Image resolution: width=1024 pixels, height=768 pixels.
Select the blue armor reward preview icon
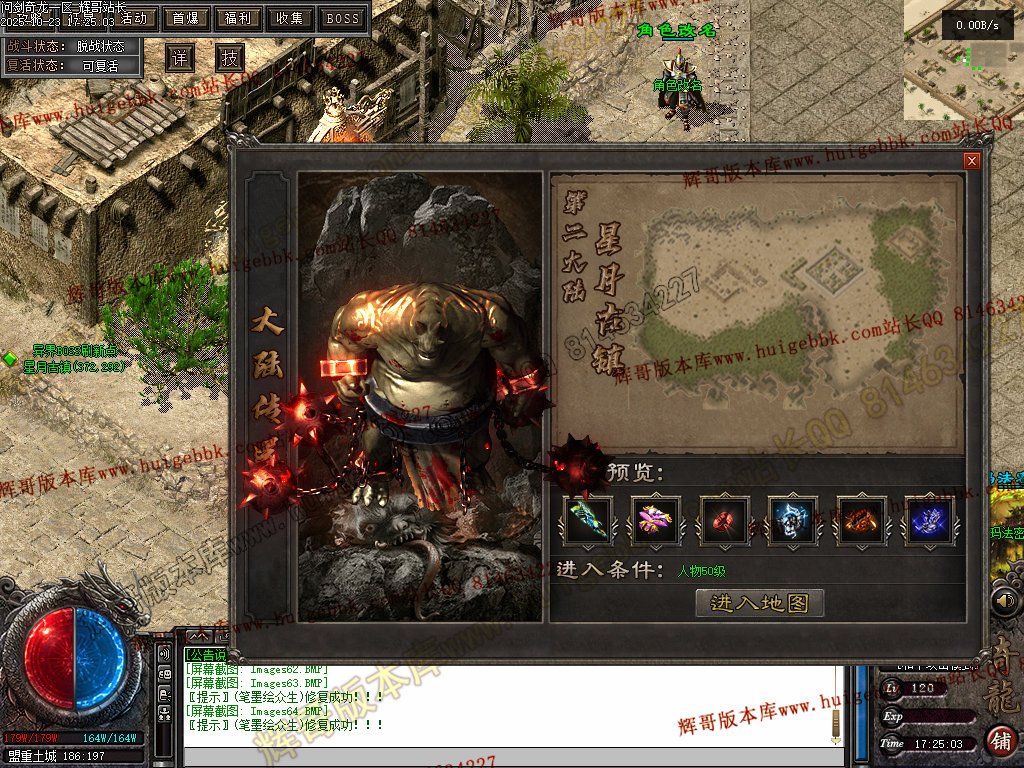click(793, 520)
